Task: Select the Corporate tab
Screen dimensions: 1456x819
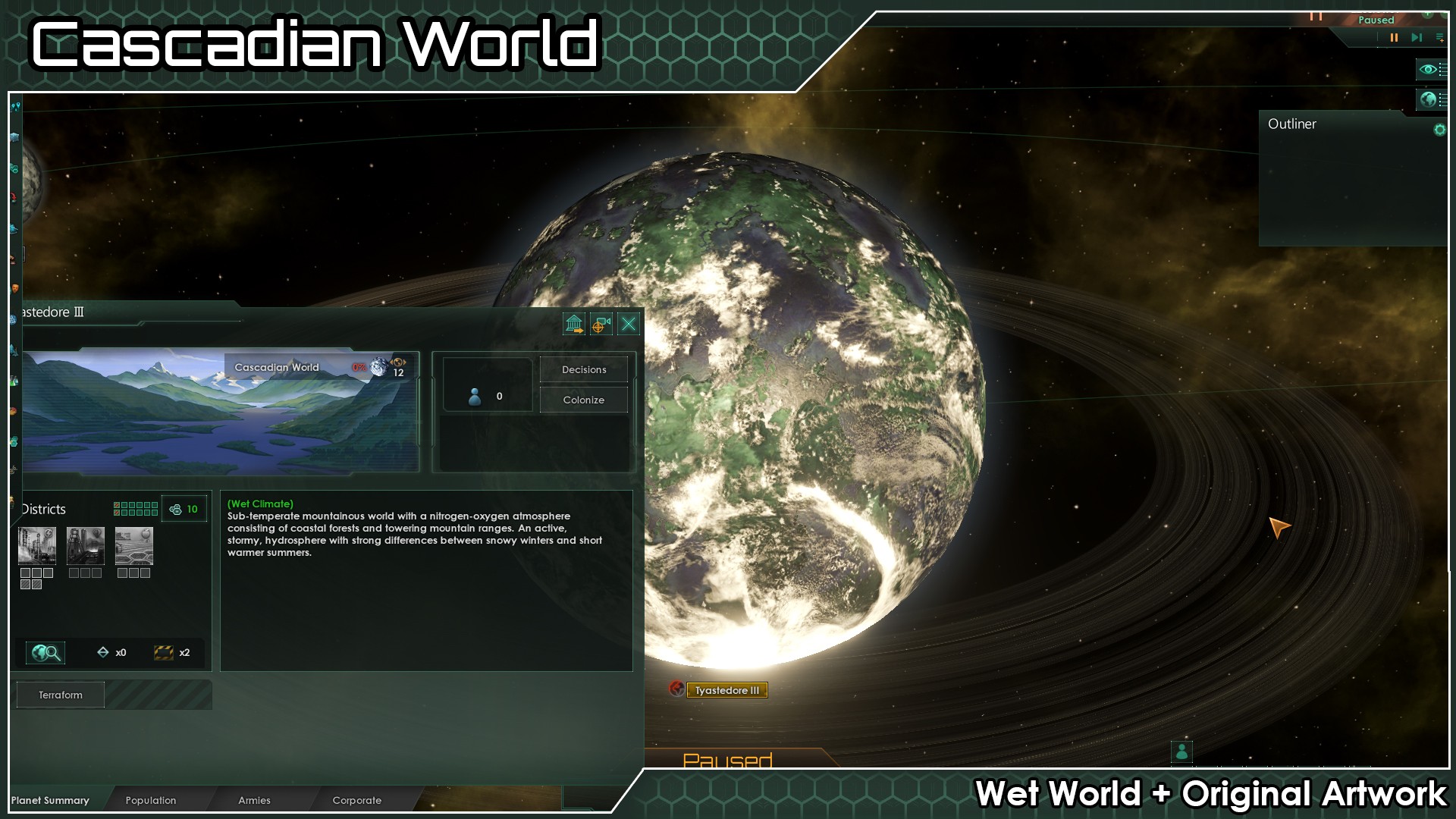Action: coord(356,800)
